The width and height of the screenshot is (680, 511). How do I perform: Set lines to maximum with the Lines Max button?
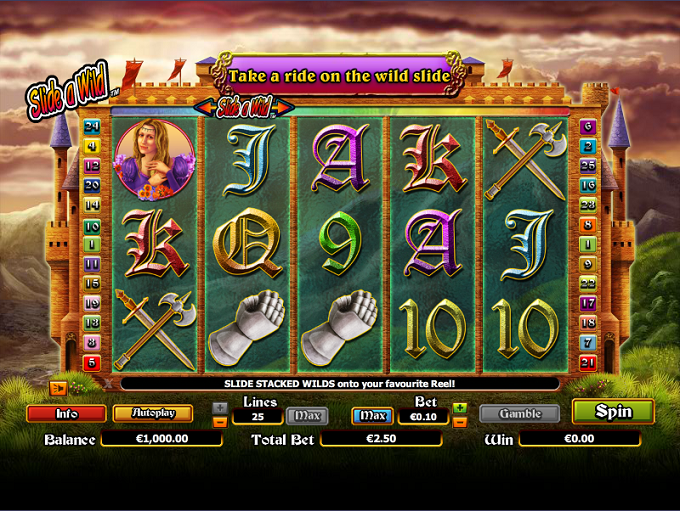pos(307,415)
